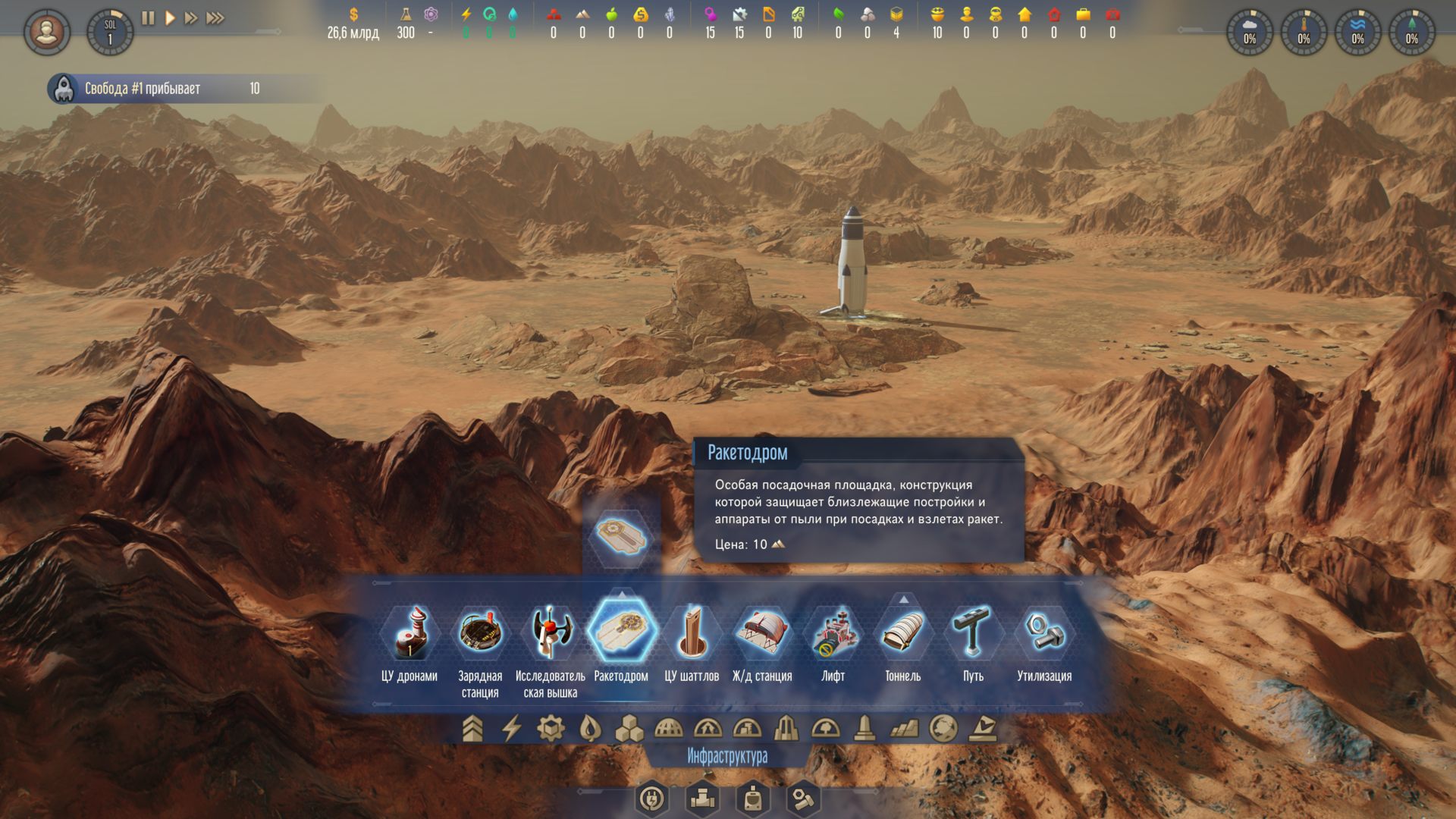Choose the 'ЦУ шаттлов' building
1456x819 pixels.
coord(692,632)
